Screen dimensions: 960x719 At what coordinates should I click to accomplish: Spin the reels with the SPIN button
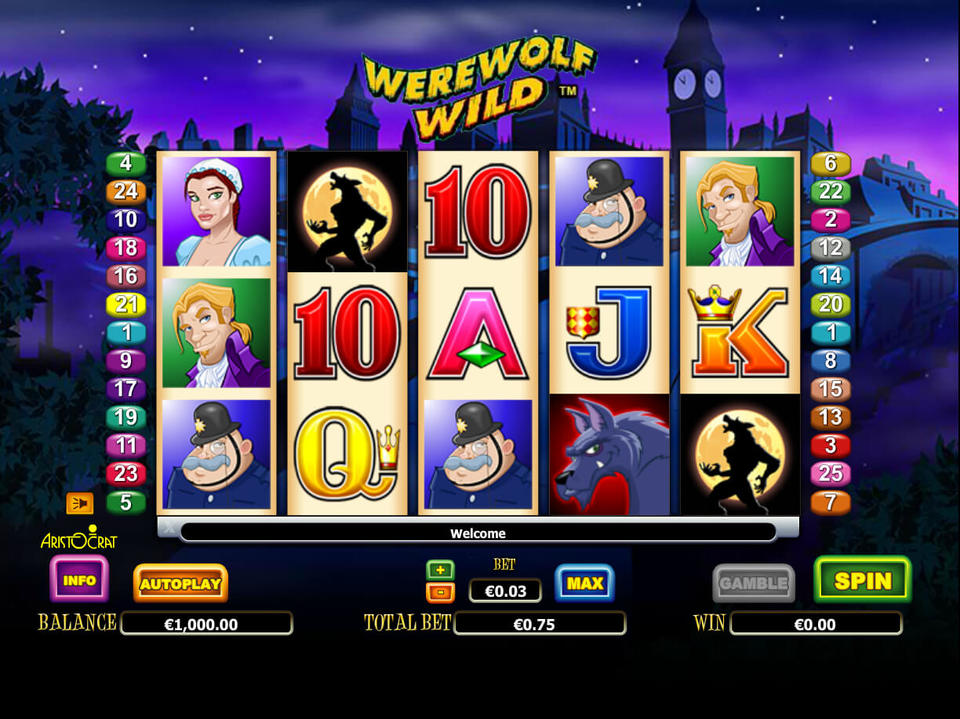[862, 580]
